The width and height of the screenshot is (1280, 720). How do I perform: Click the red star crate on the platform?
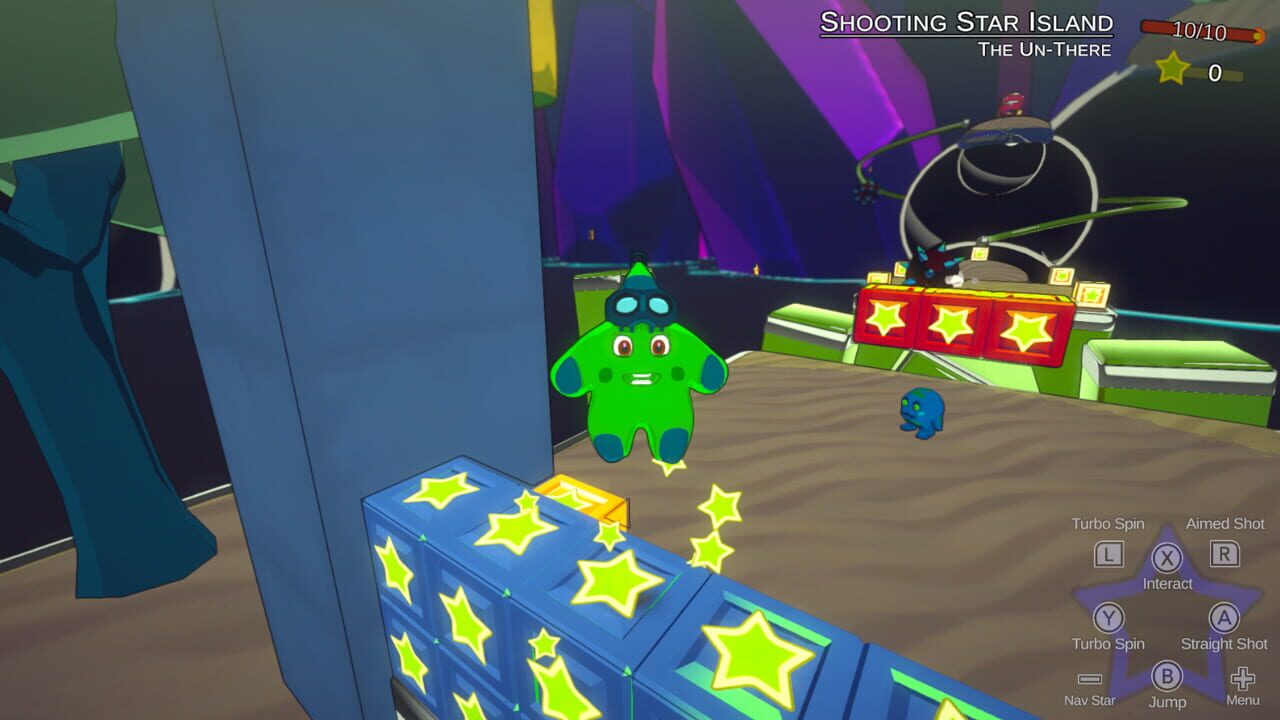click(955, 322)
